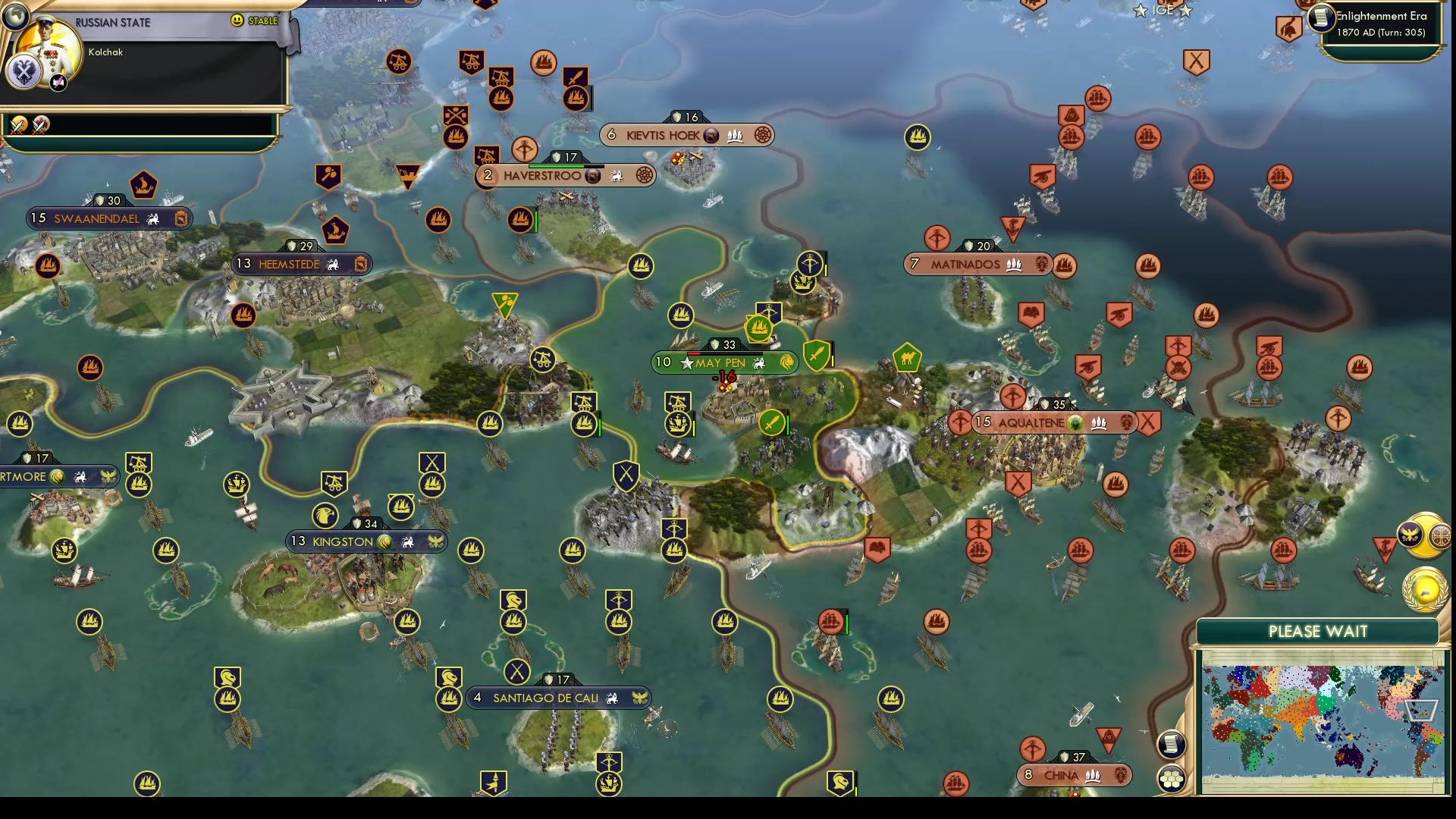Viewport: 1456px width, 819px height.
Task: Open the golden eagle button on the right edge
Action: 1409,535
